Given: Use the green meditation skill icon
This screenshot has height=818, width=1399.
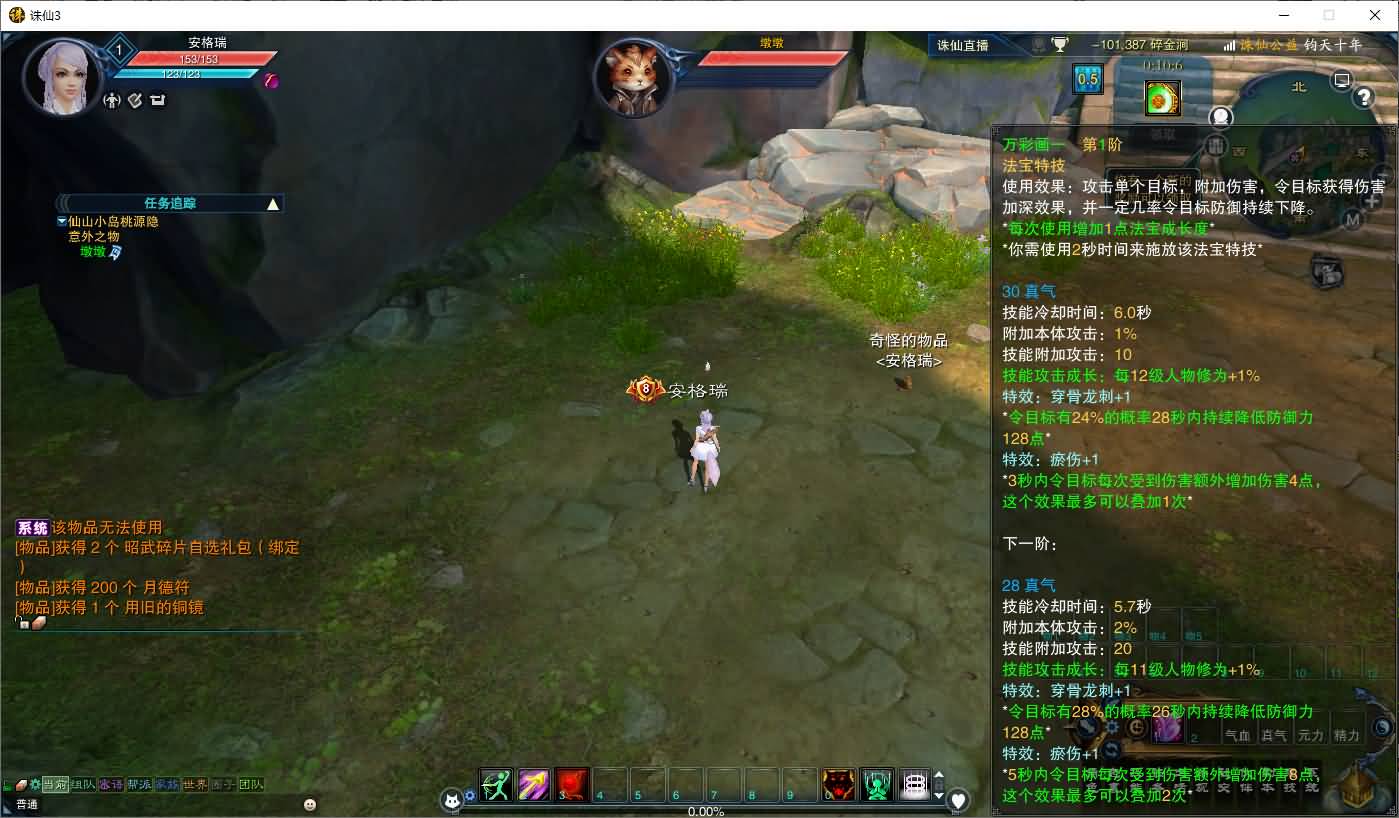Looking at the screenshot, I should tap(877, 786).
